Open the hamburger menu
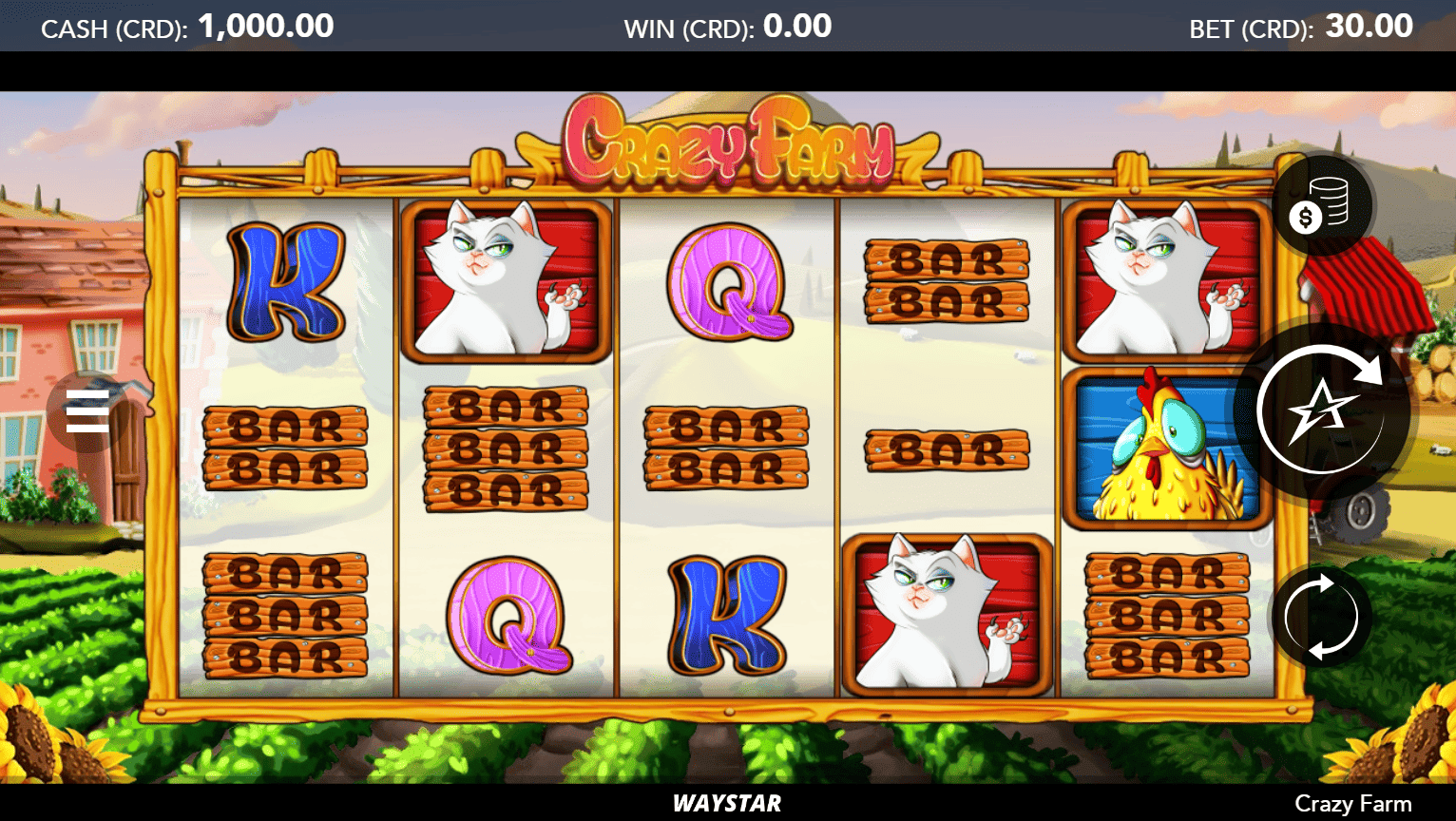The width and height of the screenshot is (1456, 821). pos(87,411)
